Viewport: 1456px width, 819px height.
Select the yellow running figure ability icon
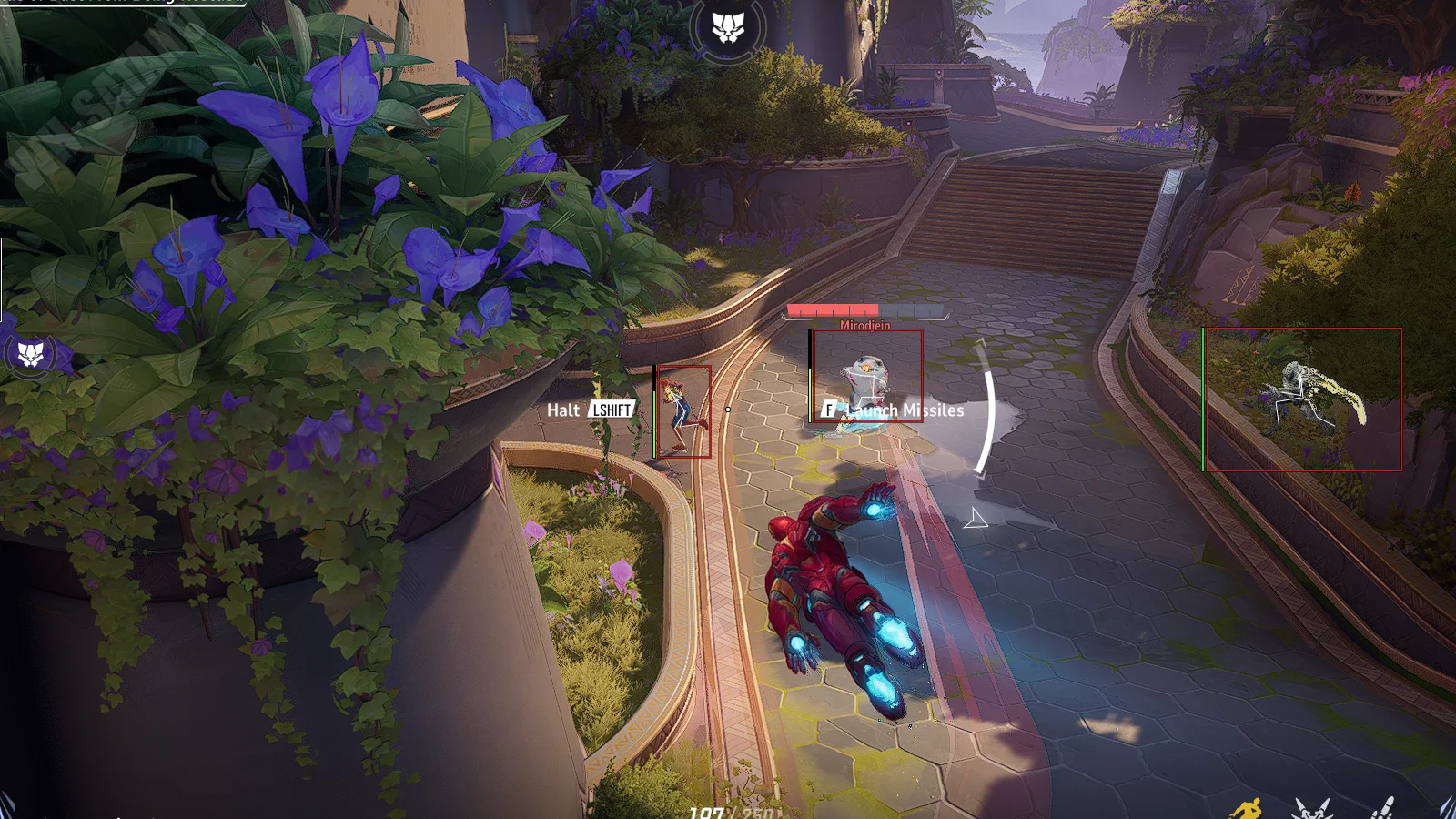(1248, 809)
